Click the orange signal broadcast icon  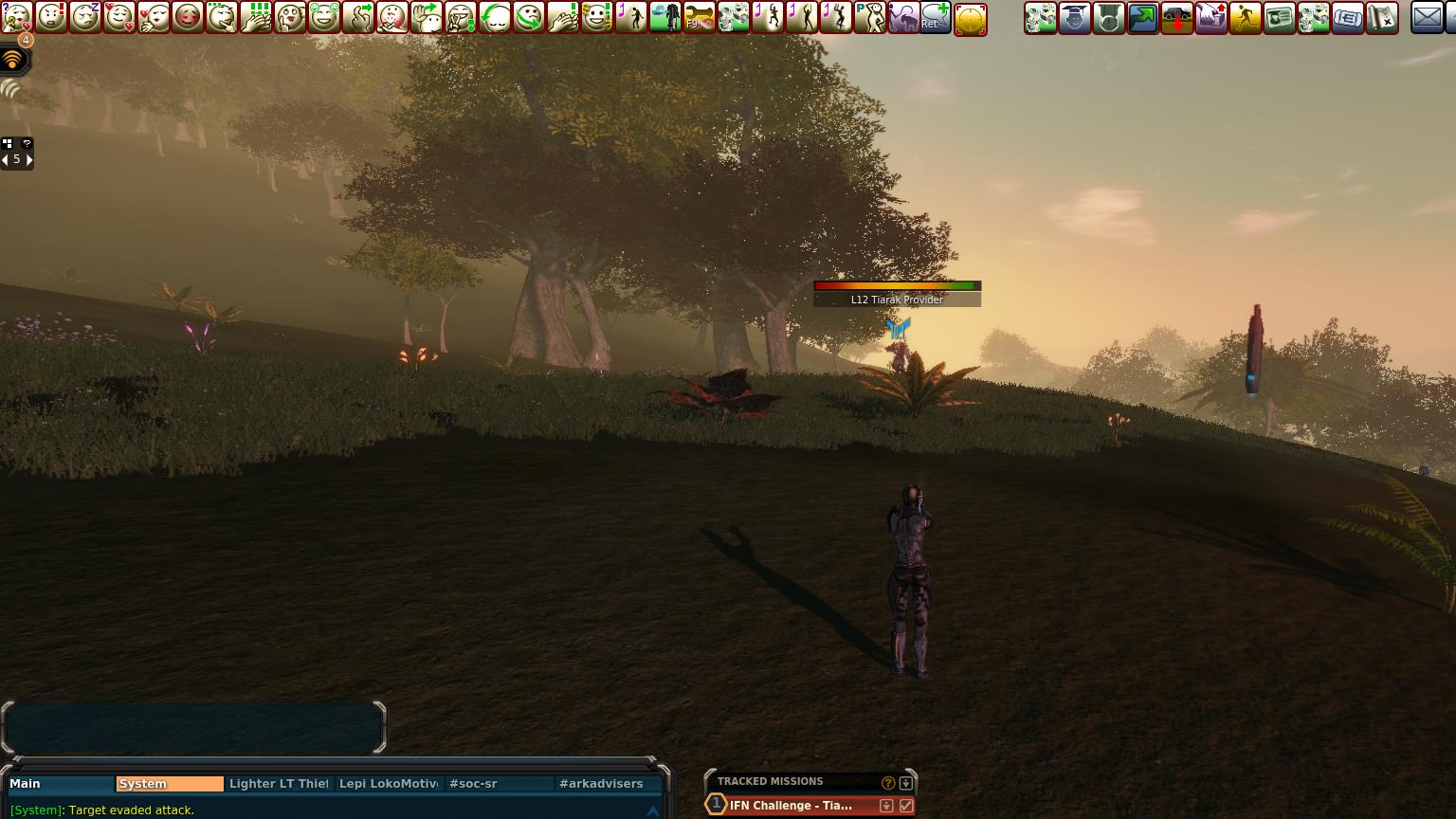(12, 60)
